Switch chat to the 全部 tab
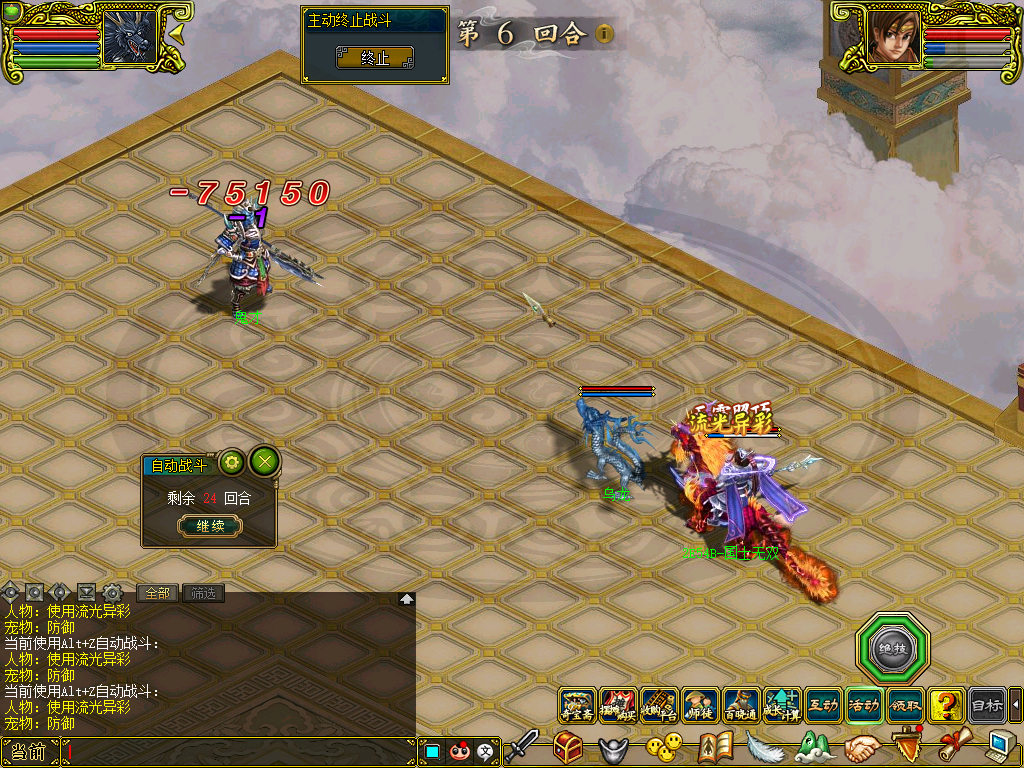 pos(158,593)
